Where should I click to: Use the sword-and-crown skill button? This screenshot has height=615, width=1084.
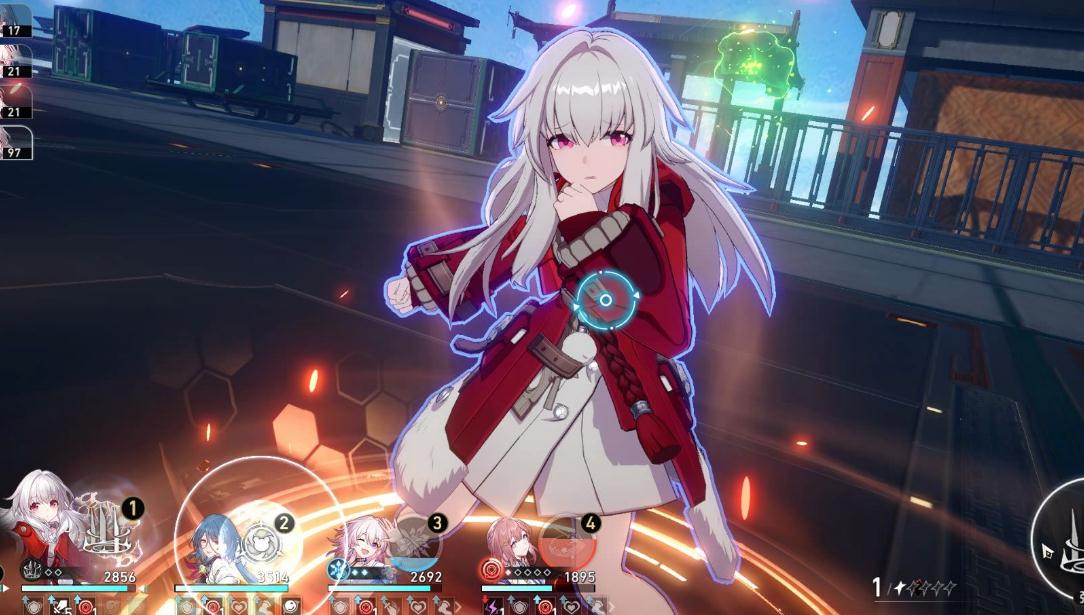pyautogui.click(x=1070, y=544)
